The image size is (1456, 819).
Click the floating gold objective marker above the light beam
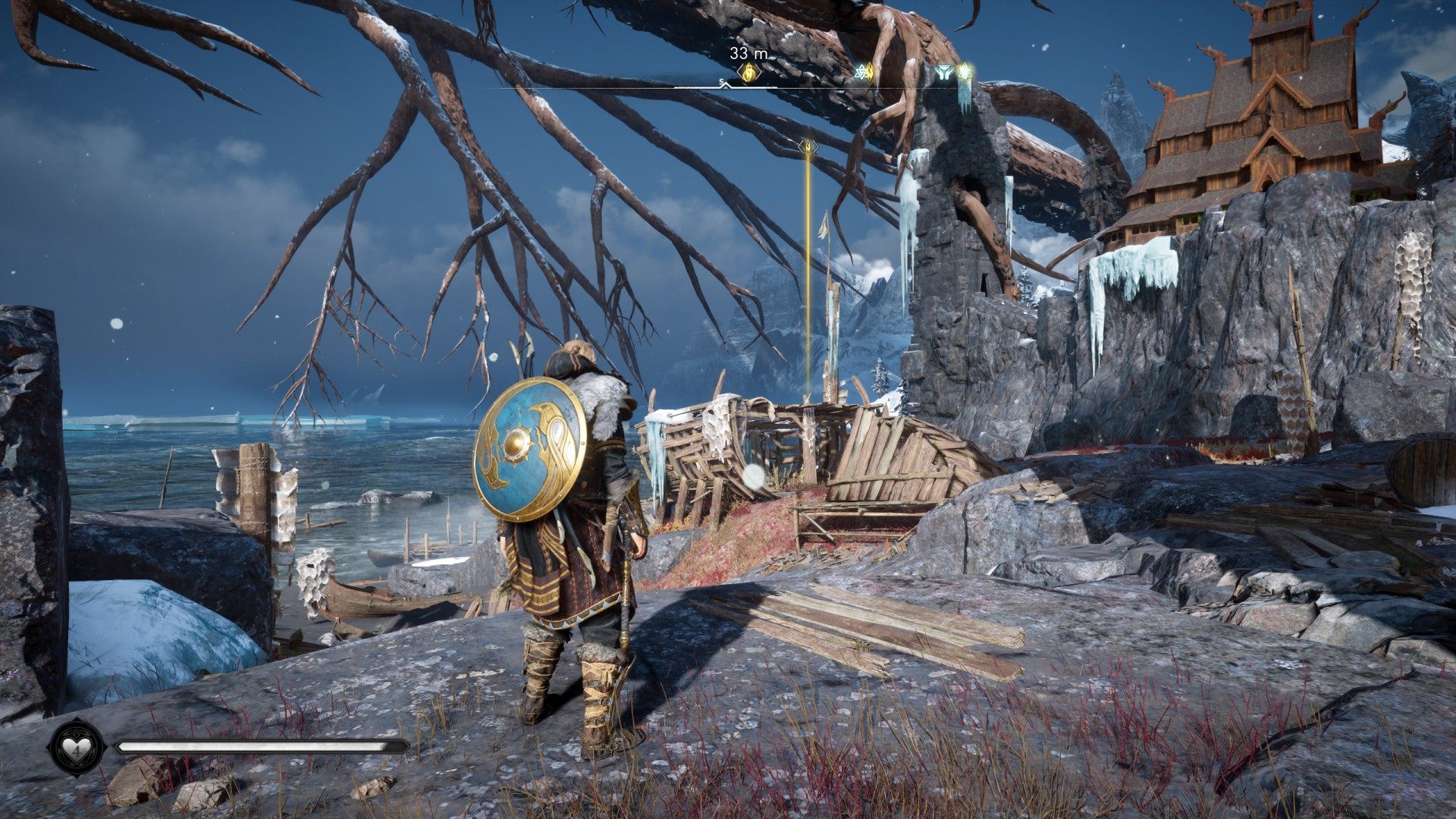808,146
